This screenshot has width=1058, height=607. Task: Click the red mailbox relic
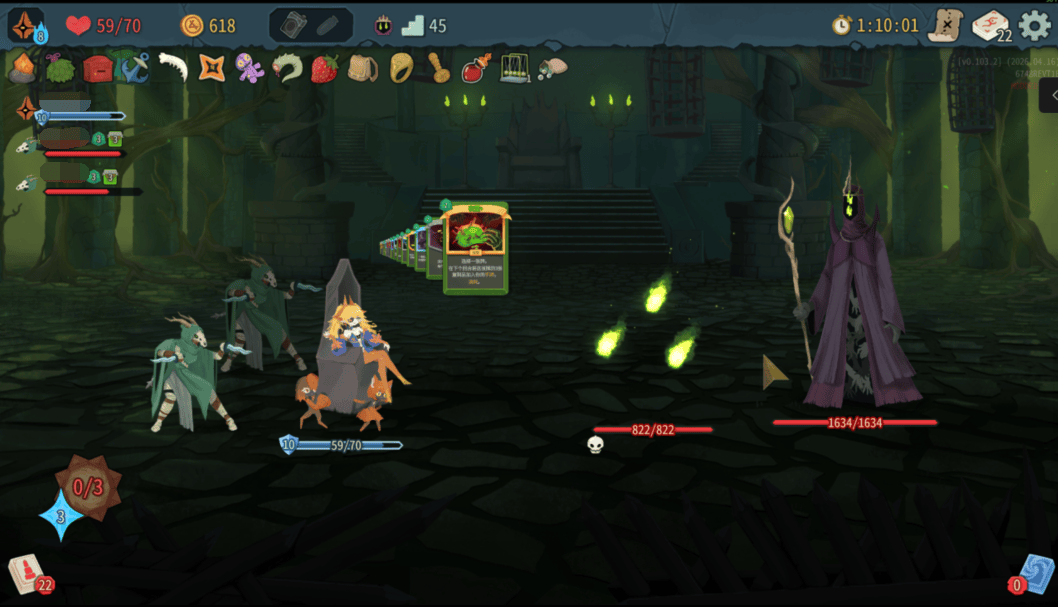tap(97, 68)
